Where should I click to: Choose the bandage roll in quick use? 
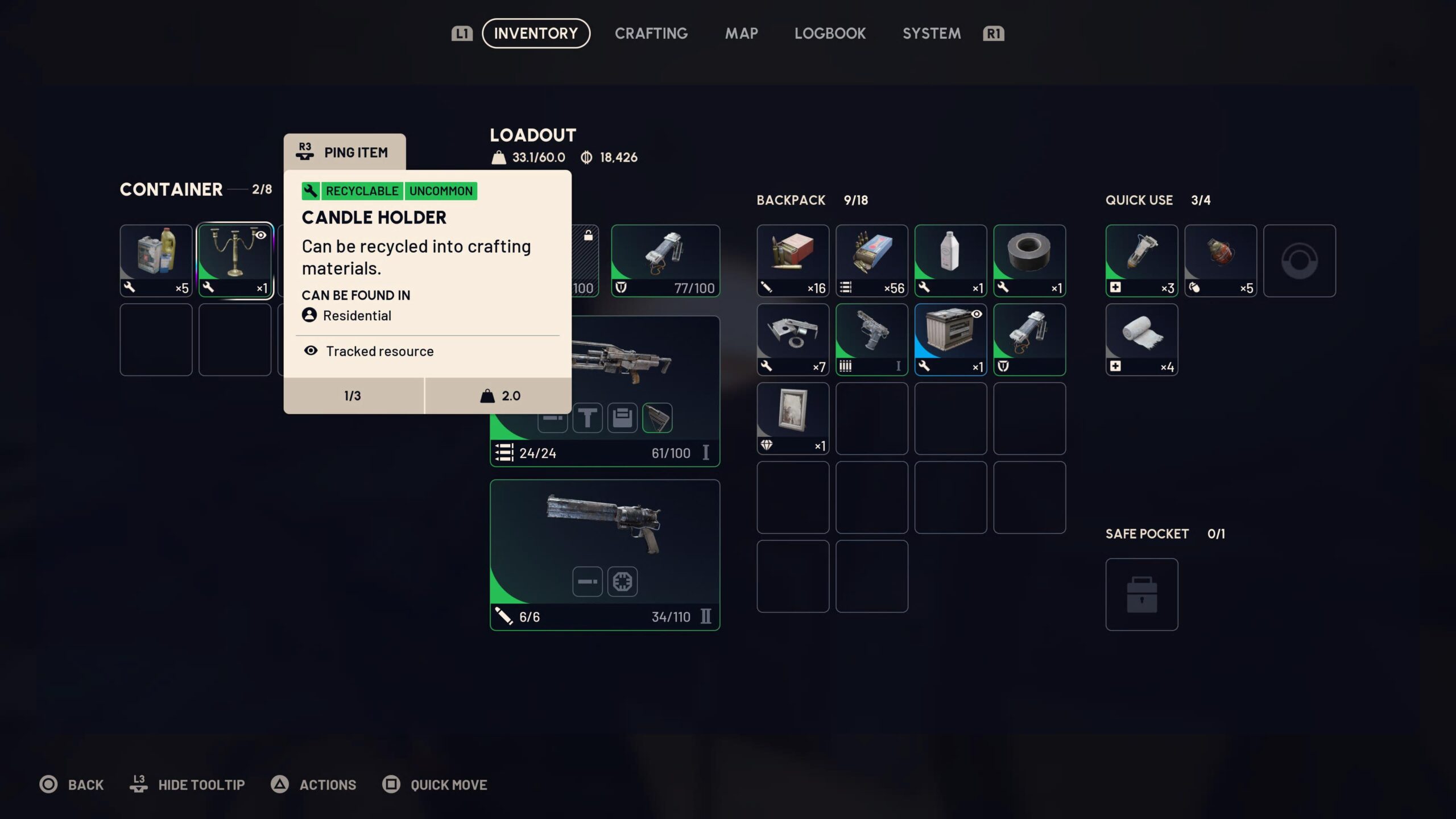coord(1141,339)
